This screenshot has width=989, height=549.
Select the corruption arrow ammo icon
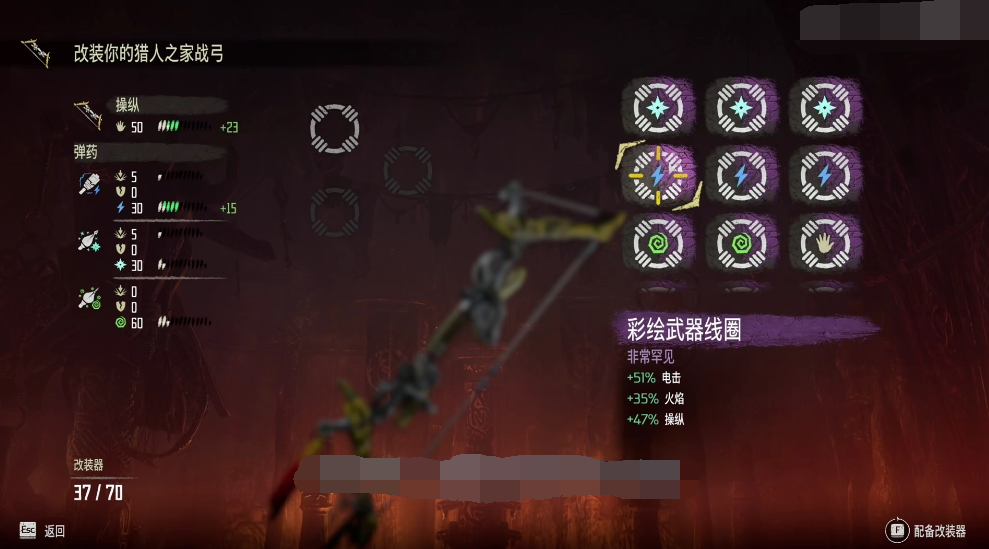(x=87, y=298)
